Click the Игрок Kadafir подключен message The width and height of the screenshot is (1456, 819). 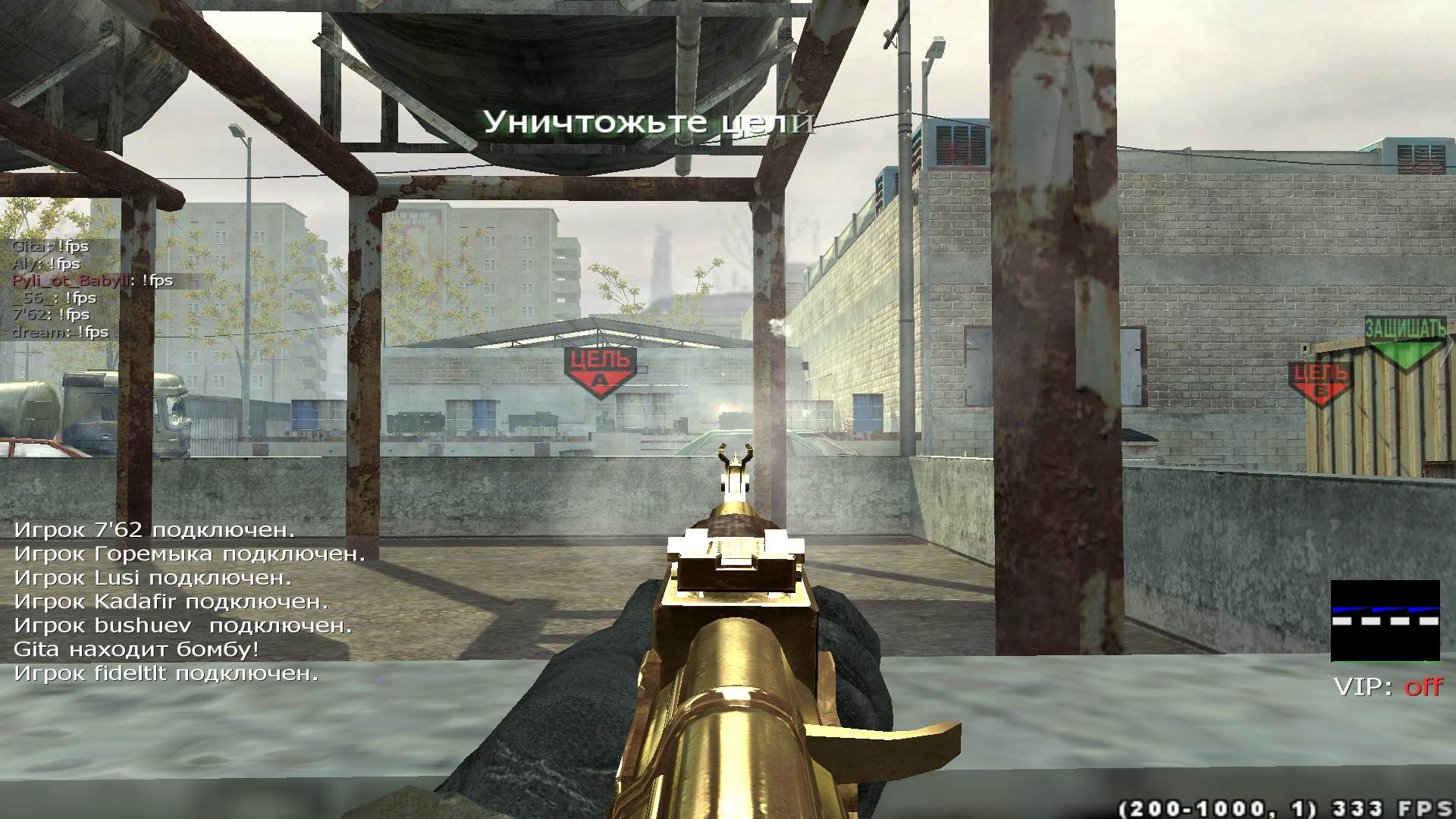171,602
